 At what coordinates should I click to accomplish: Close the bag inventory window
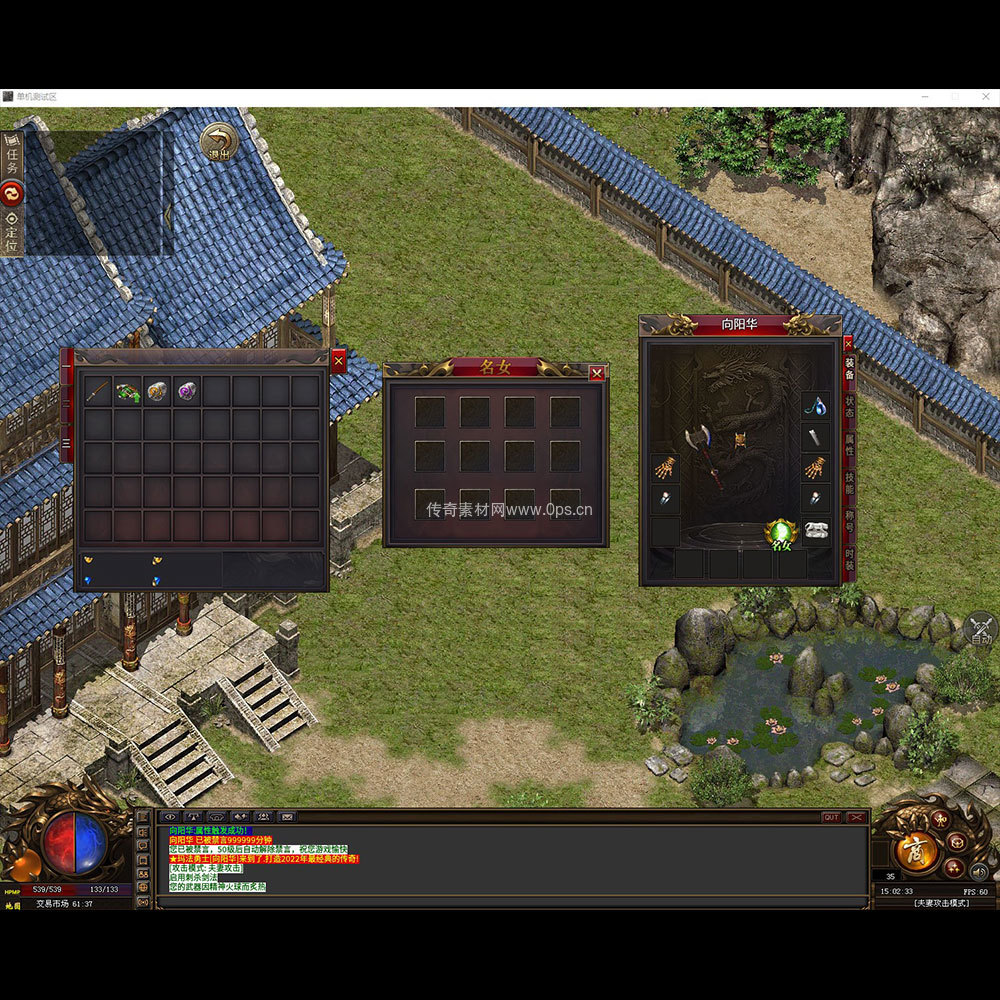click(x=338, y=360)
